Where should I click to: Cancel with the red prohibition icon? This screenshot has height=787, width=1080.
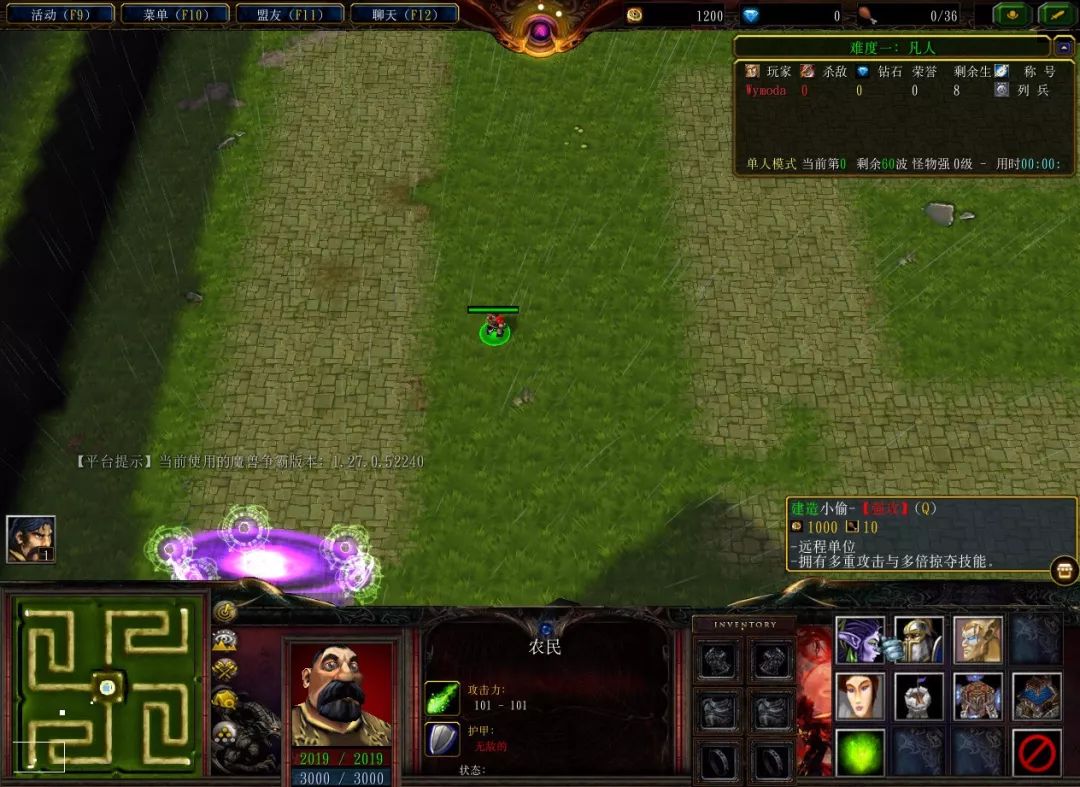point(1037,752)
